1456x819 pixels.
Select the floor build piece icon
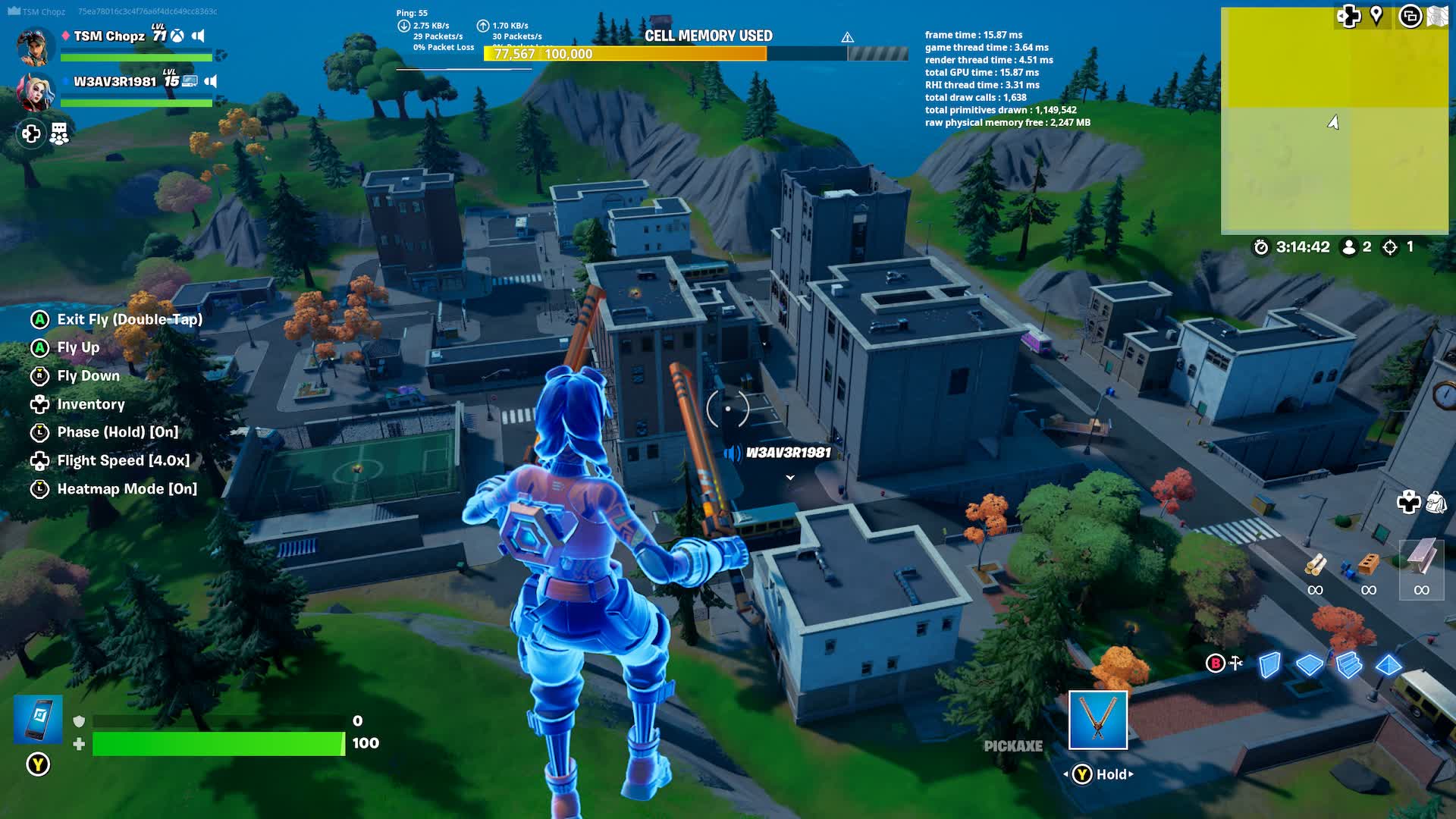pos(1309,665)
